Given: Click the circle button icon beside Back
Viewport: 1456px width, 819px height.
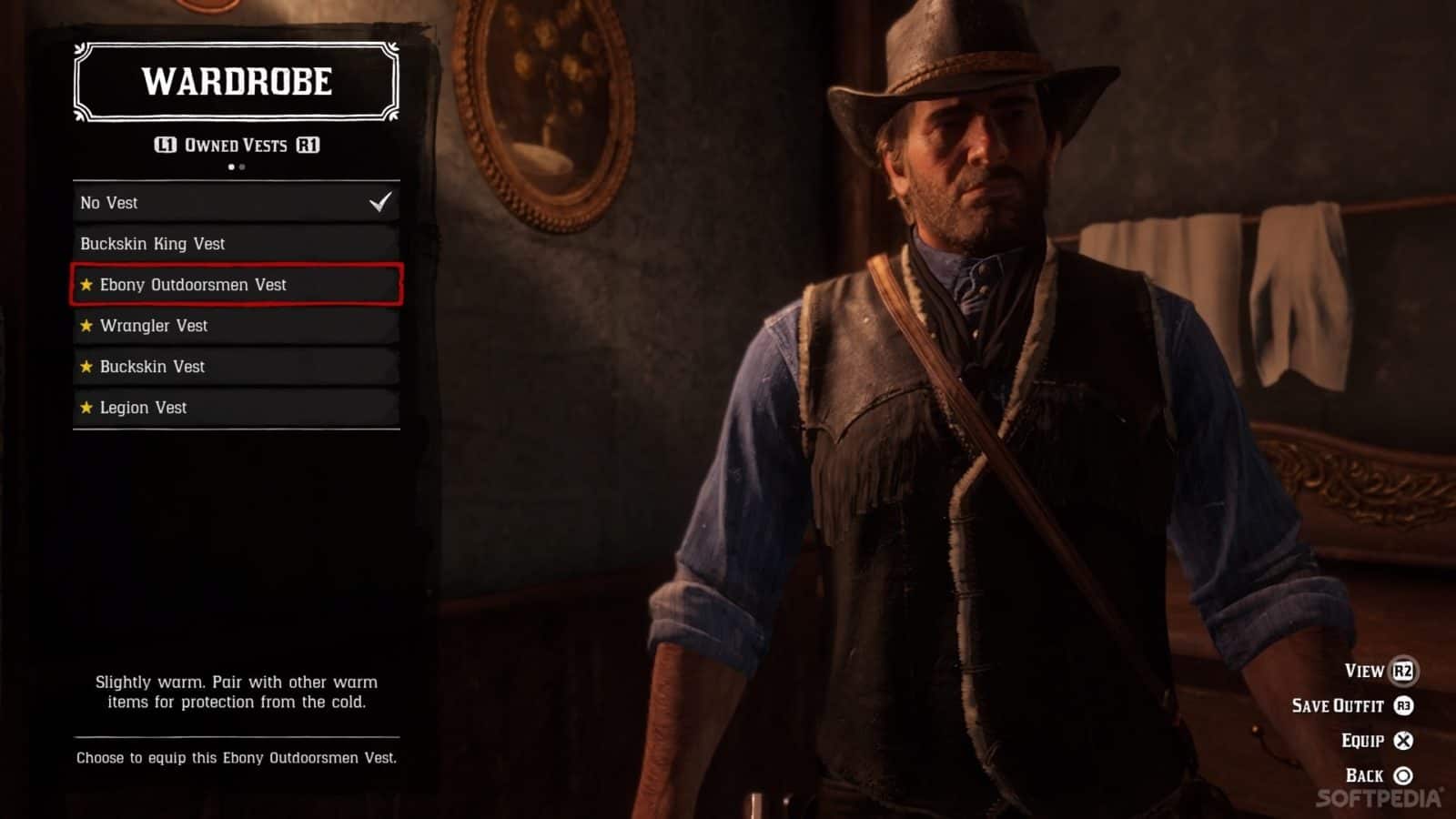Looking at the screenshot, I should (x=1401, y=774).
